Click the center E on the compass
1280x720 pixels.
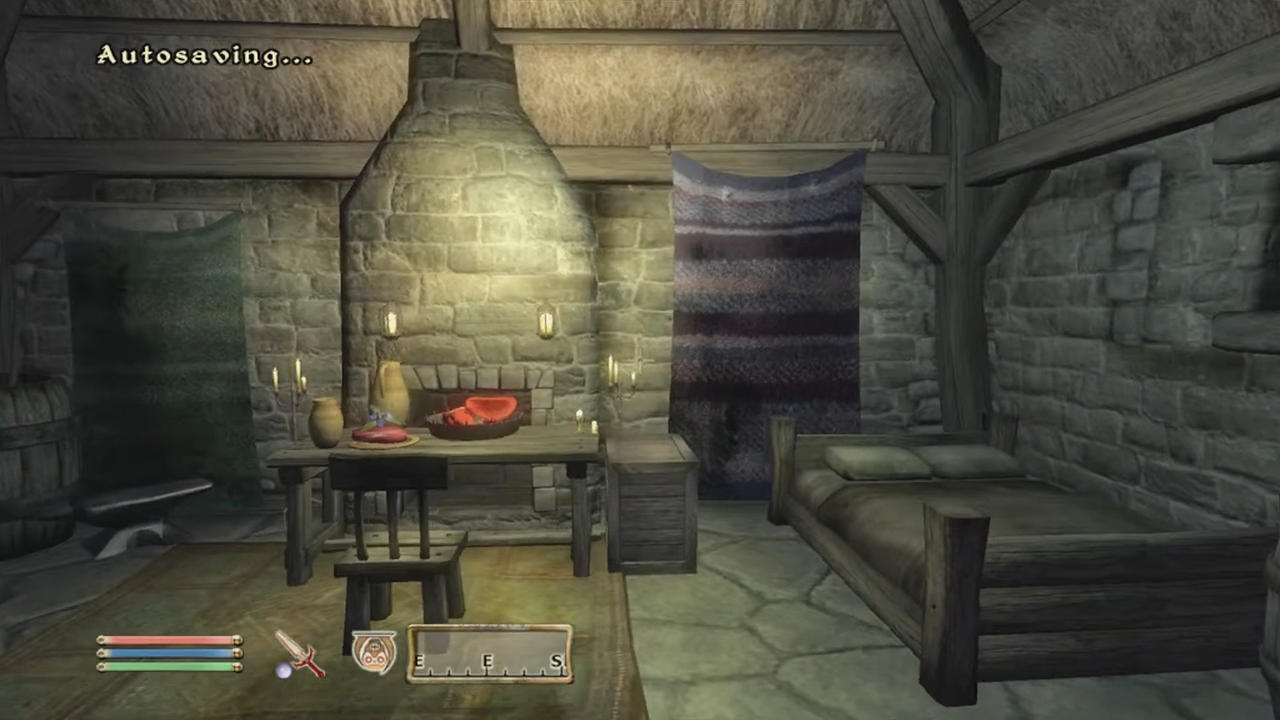pyautogui.click(x=487, y=662)
